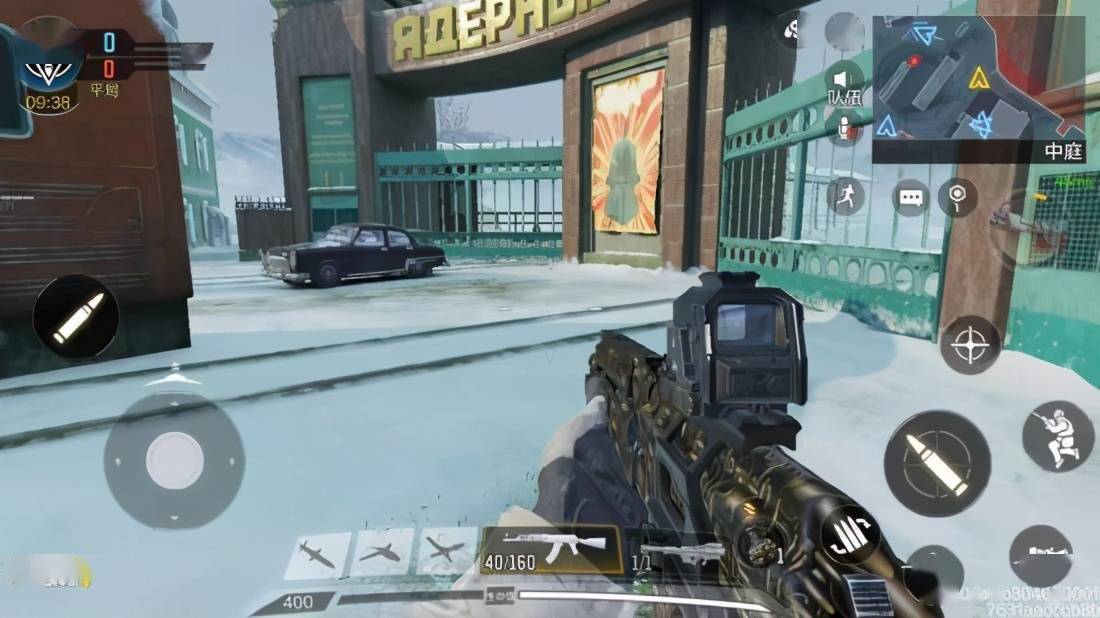
Task: Toggle the sprint running man button
Action: [x=845, y=195]
